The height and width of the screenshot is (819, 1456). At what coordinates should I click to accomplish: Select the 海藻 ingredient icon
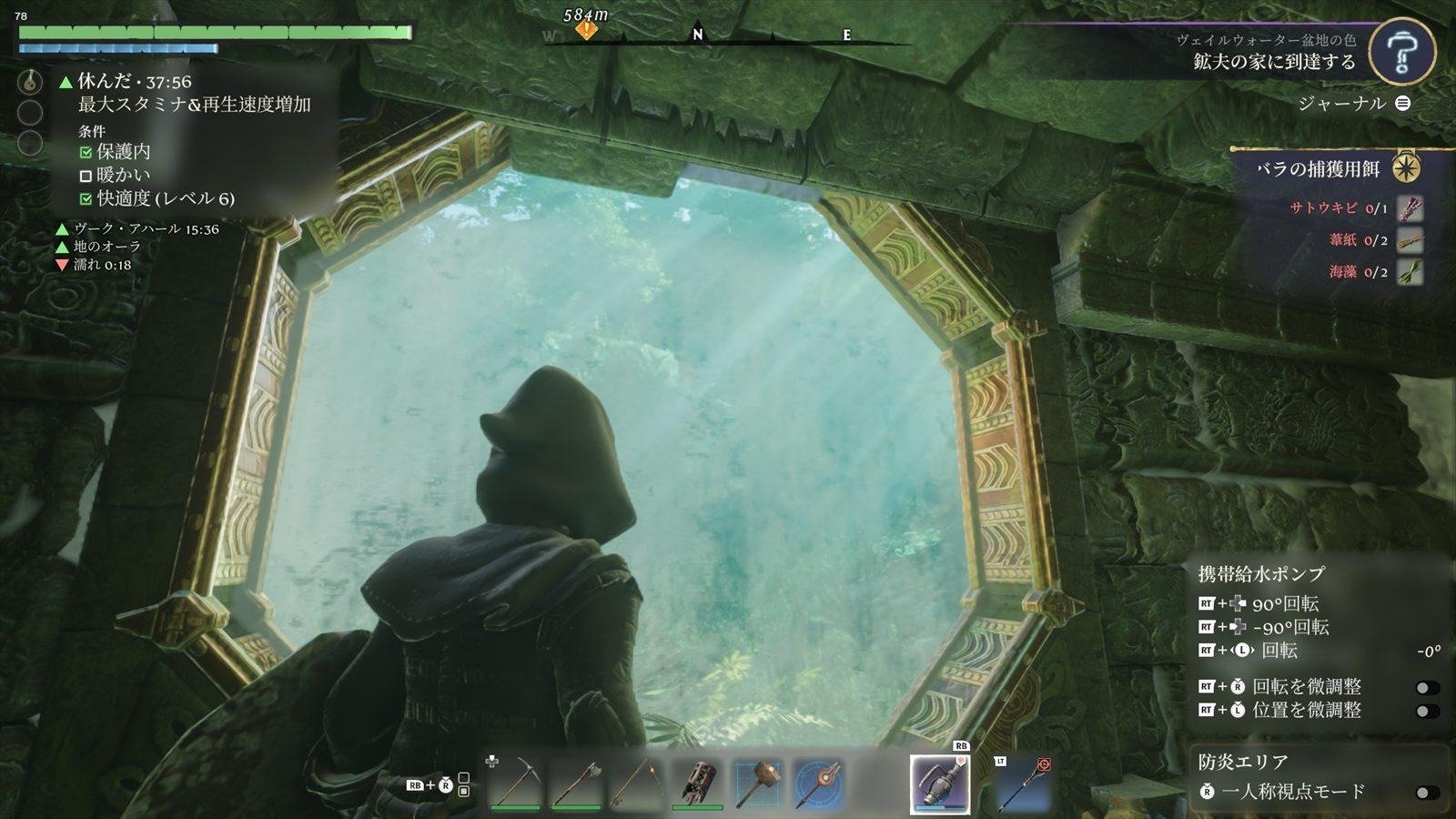point(1410,271)
